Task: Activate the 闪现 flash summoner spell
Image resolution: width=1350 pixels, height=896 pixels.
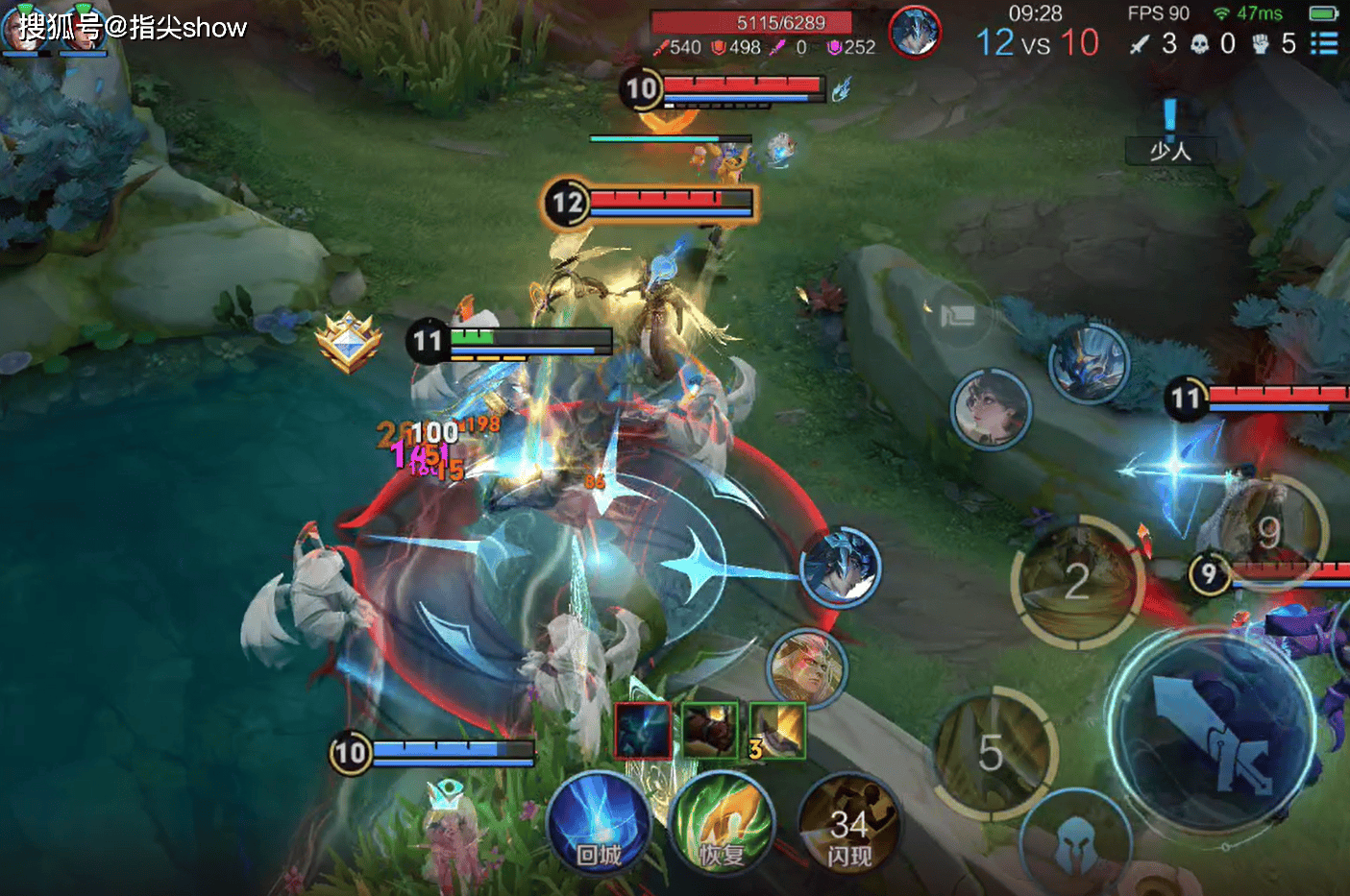Action: point(849,824)
